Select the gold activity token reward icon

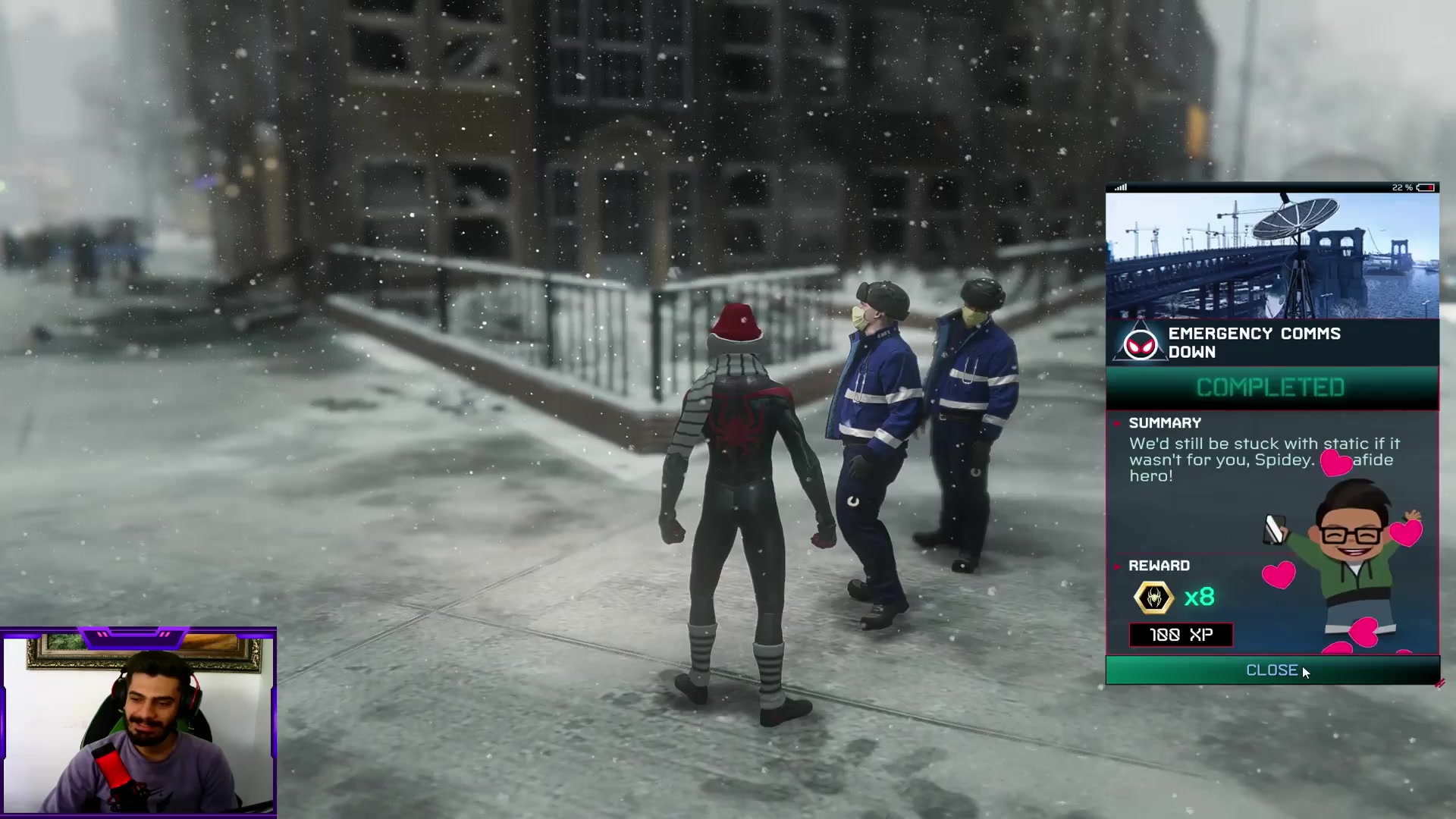pyautogui.click(x=1153, y=598)
